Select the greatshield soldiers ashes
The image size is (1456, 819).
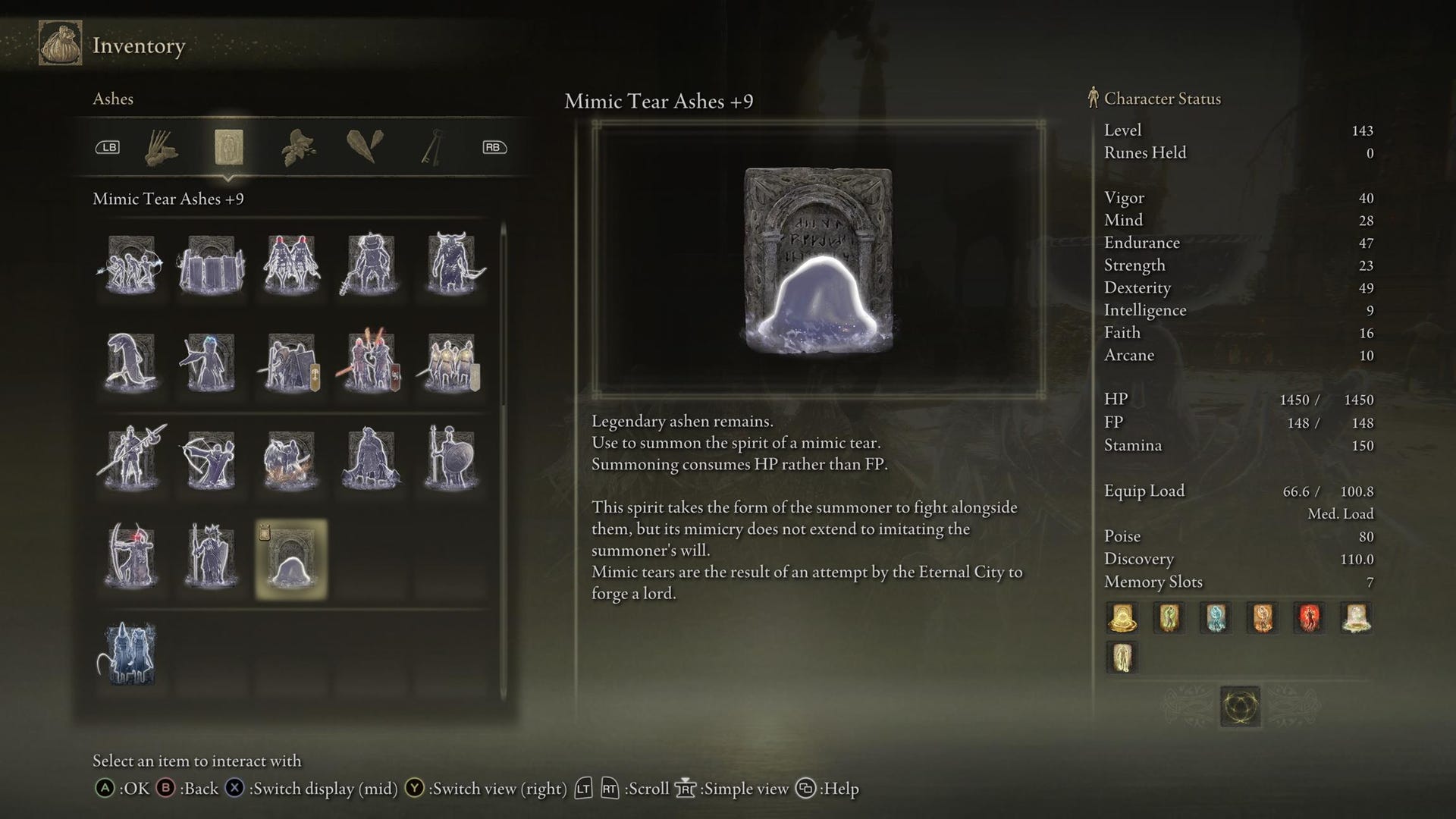click(211, 265)
